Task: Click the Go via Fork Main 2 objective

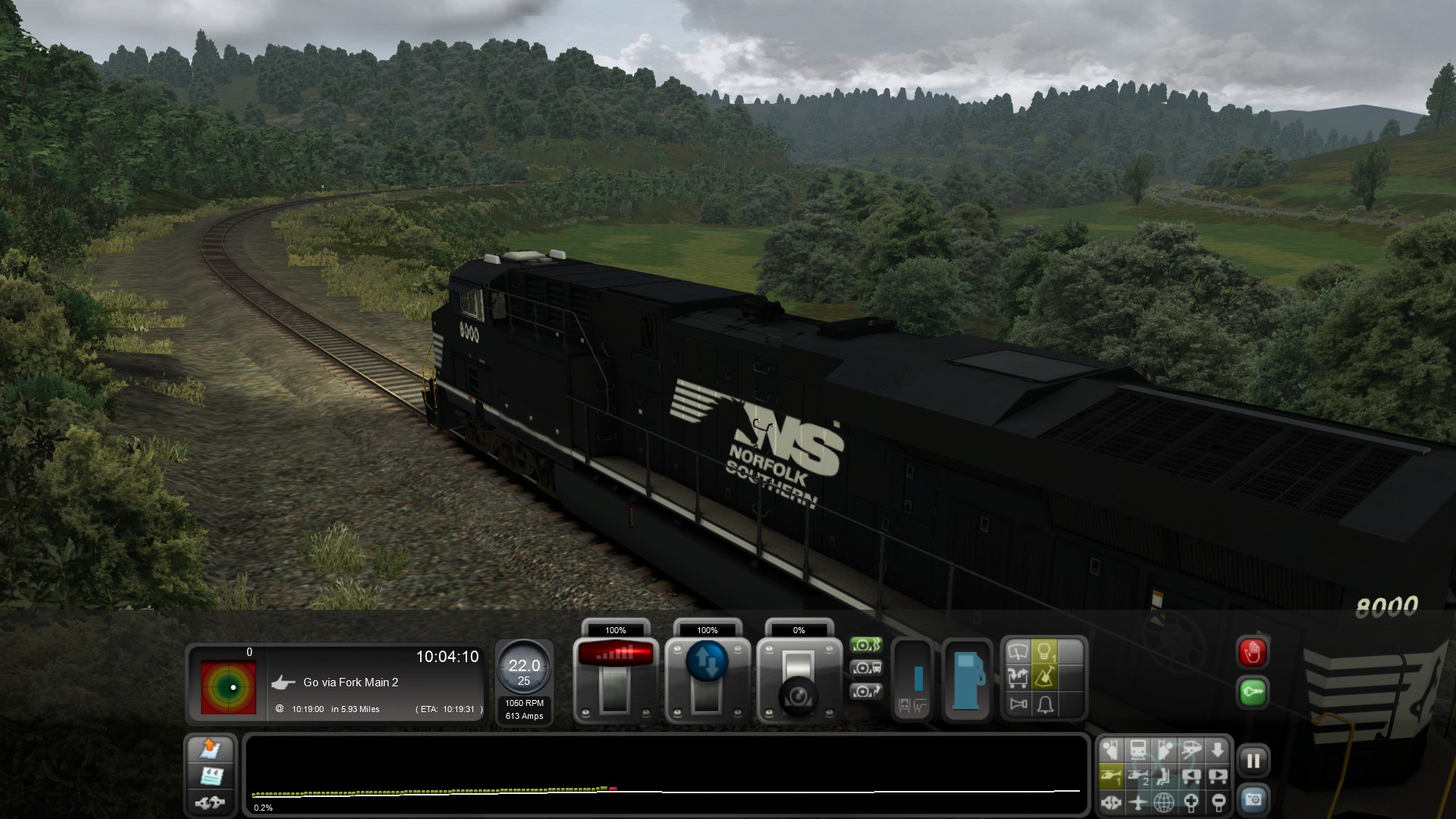Action: pyautogui.click(x=350, y=682)
